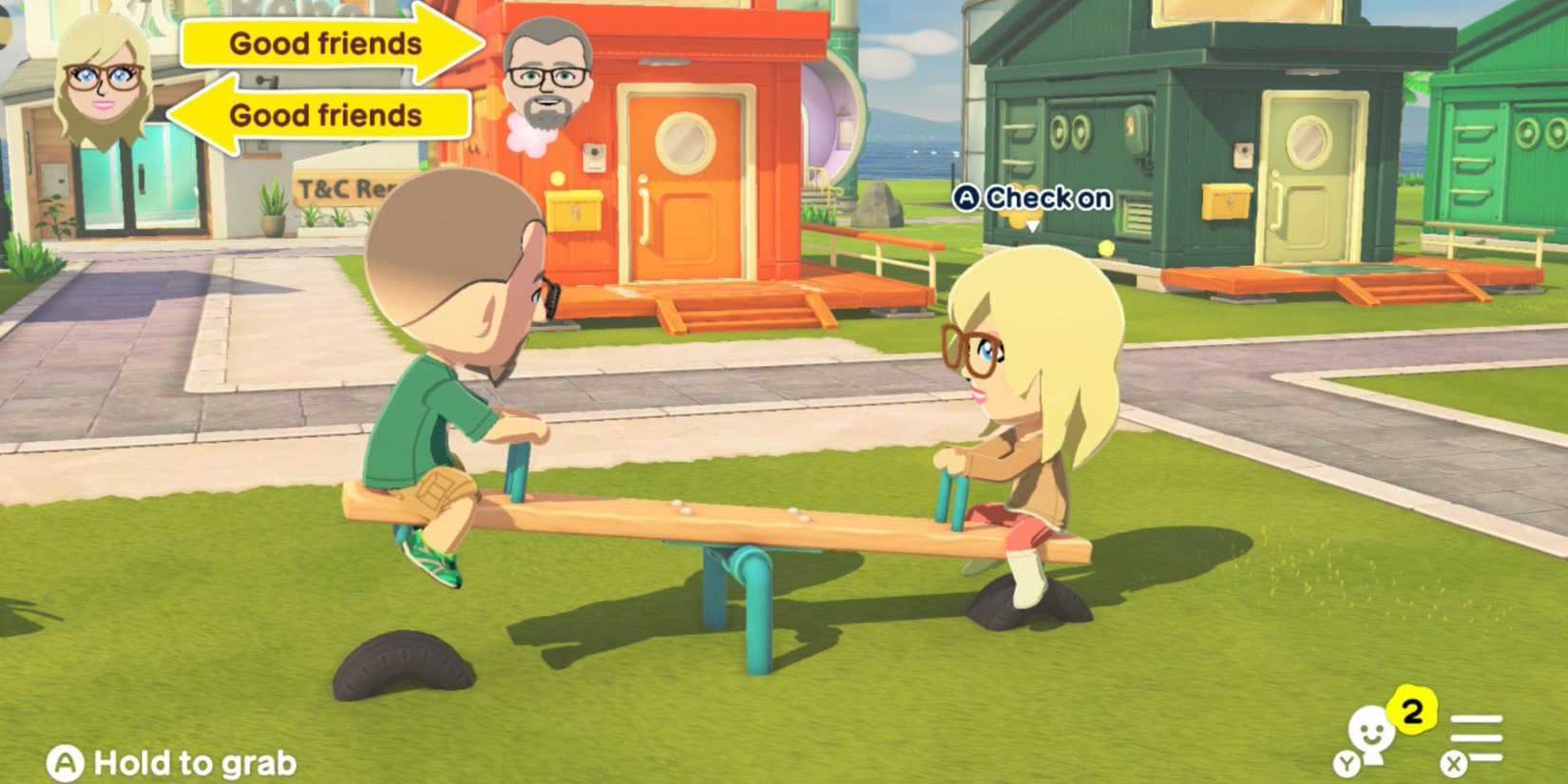Activate the Check on interaction prompt

tap(1043, 199)
